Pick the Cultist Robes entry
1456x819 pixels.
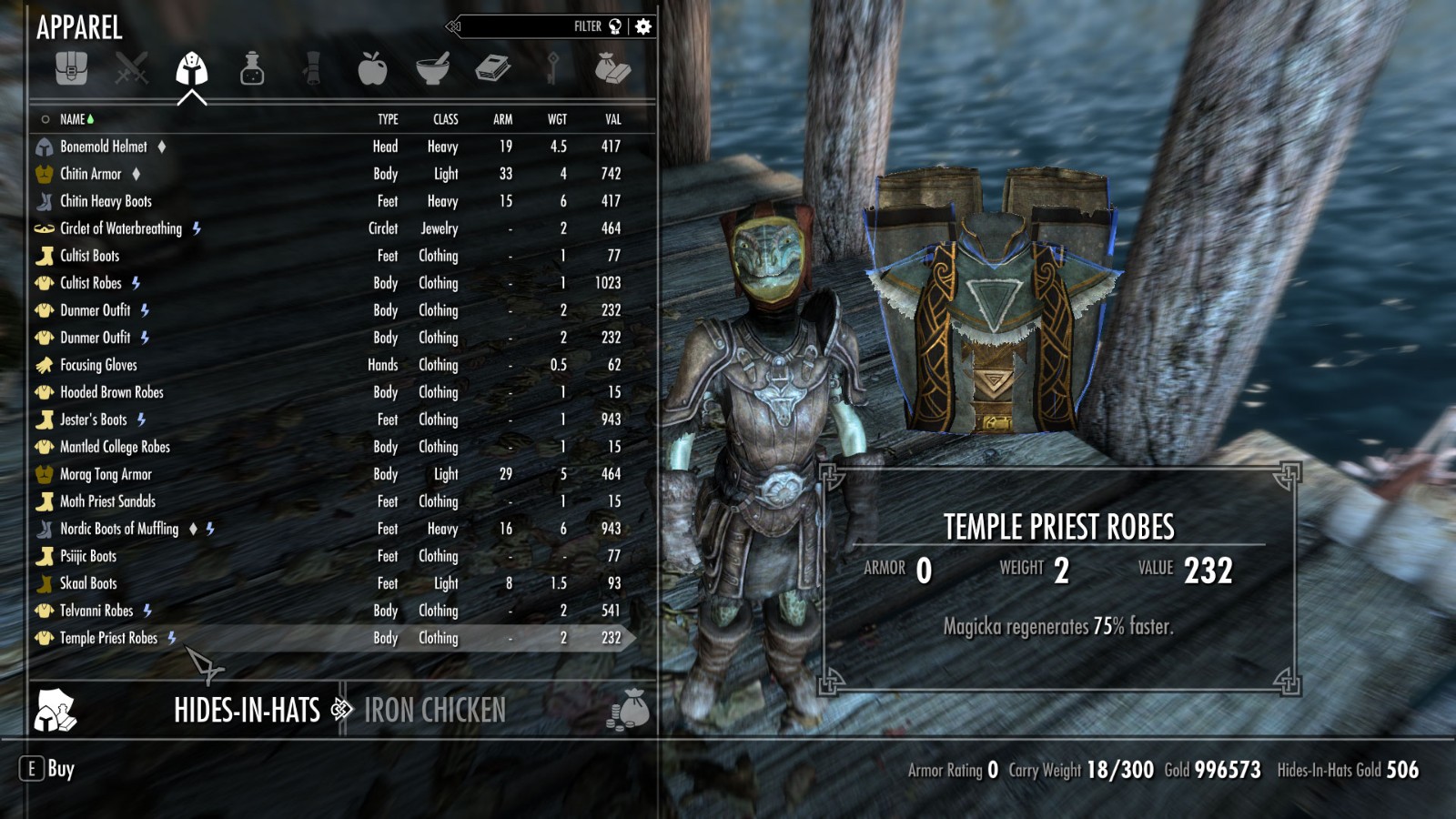click(91, 283)
